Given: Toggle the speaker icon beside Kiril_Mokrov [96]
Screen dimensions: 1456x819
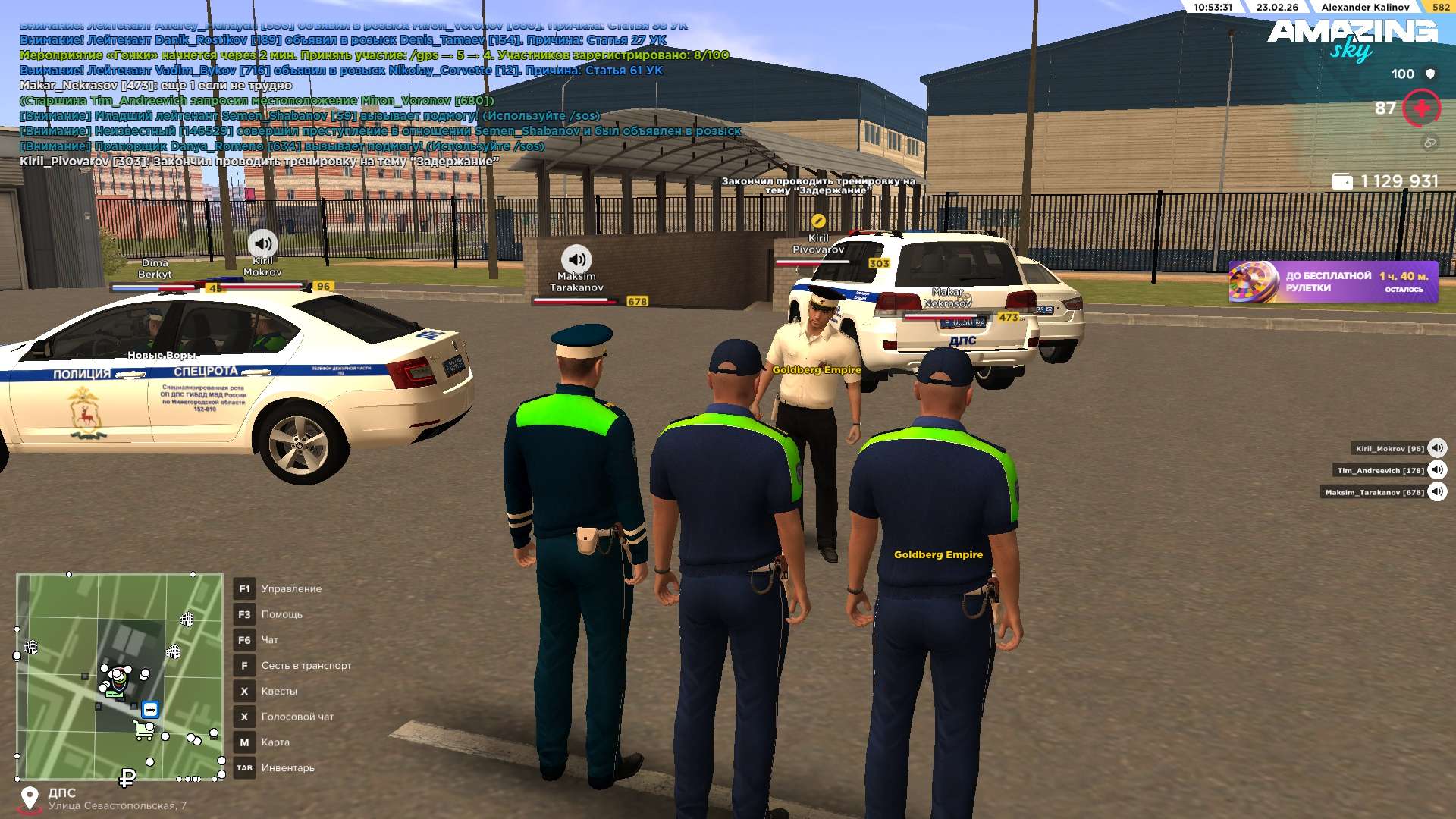Looking at the screenshot, I should (x=1437, y=448).
